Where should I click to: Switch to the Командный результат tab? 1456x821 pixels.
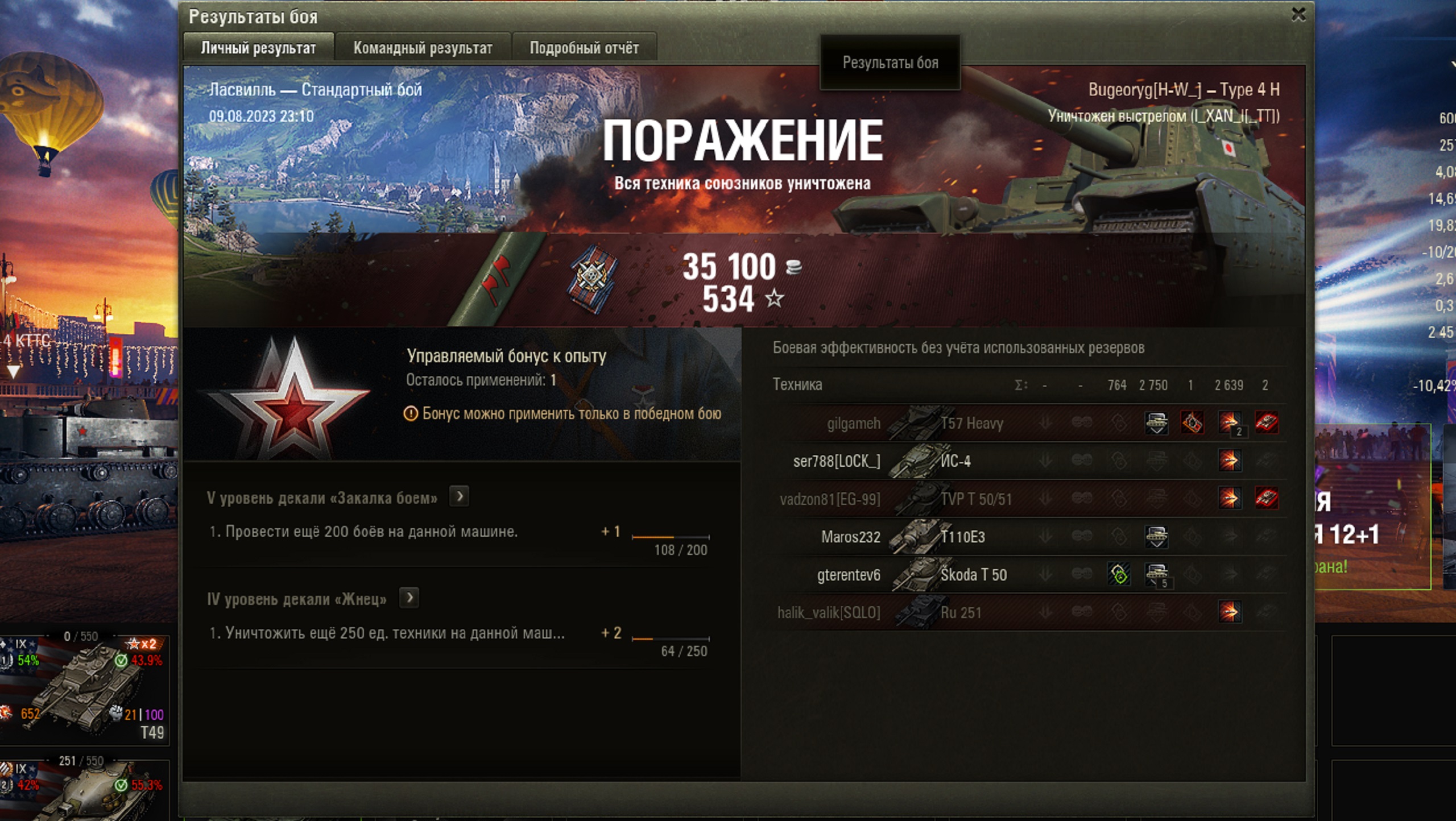[x=422, y=48]
